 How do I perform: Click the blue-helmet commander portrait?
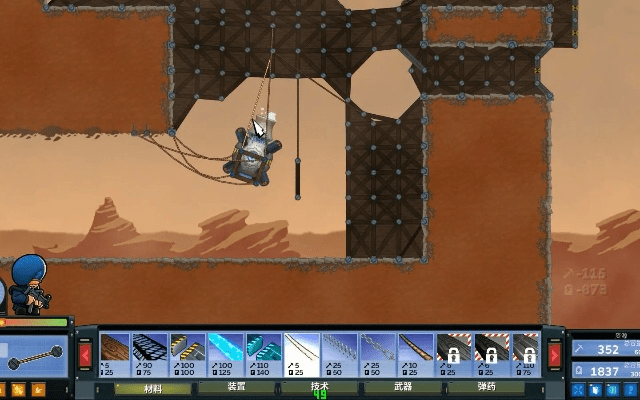coord(28,283)
